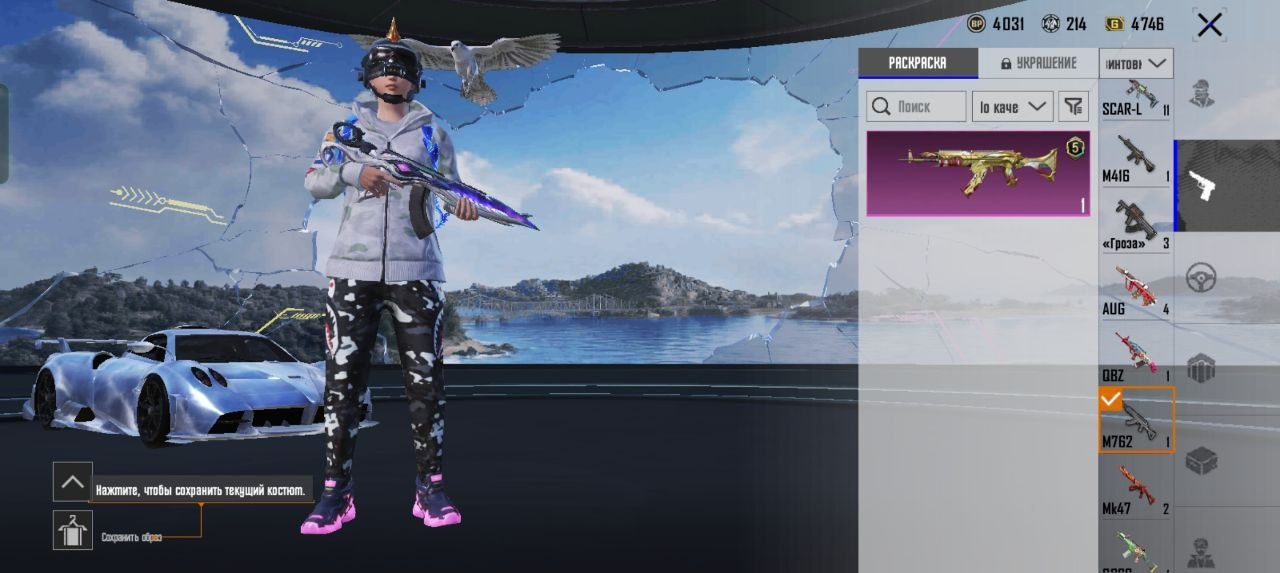
Task: Open the filter funnel button
Action: (1073, 106)
